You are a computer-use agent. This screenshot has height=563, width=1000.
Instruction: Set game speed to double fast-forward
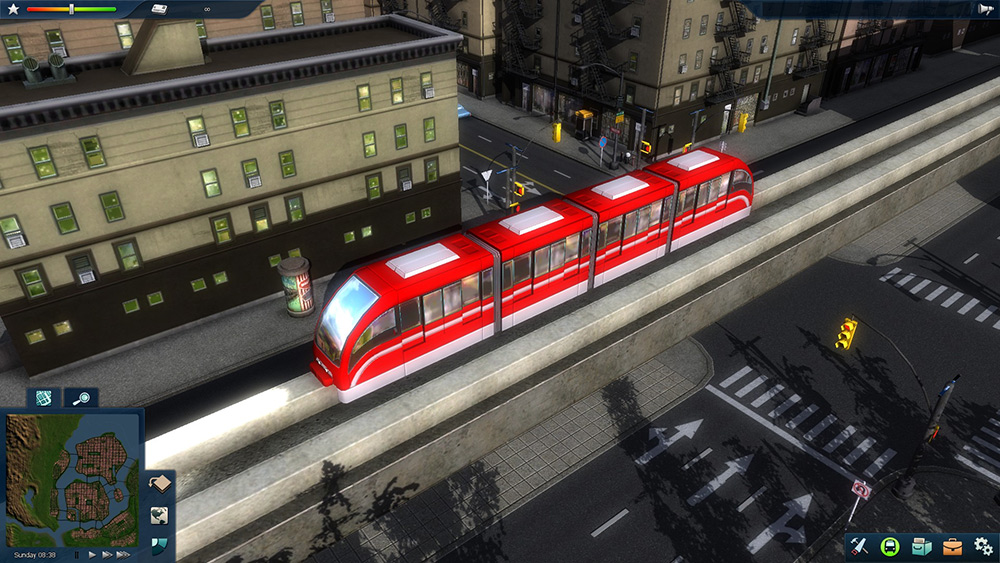point(106,554)
